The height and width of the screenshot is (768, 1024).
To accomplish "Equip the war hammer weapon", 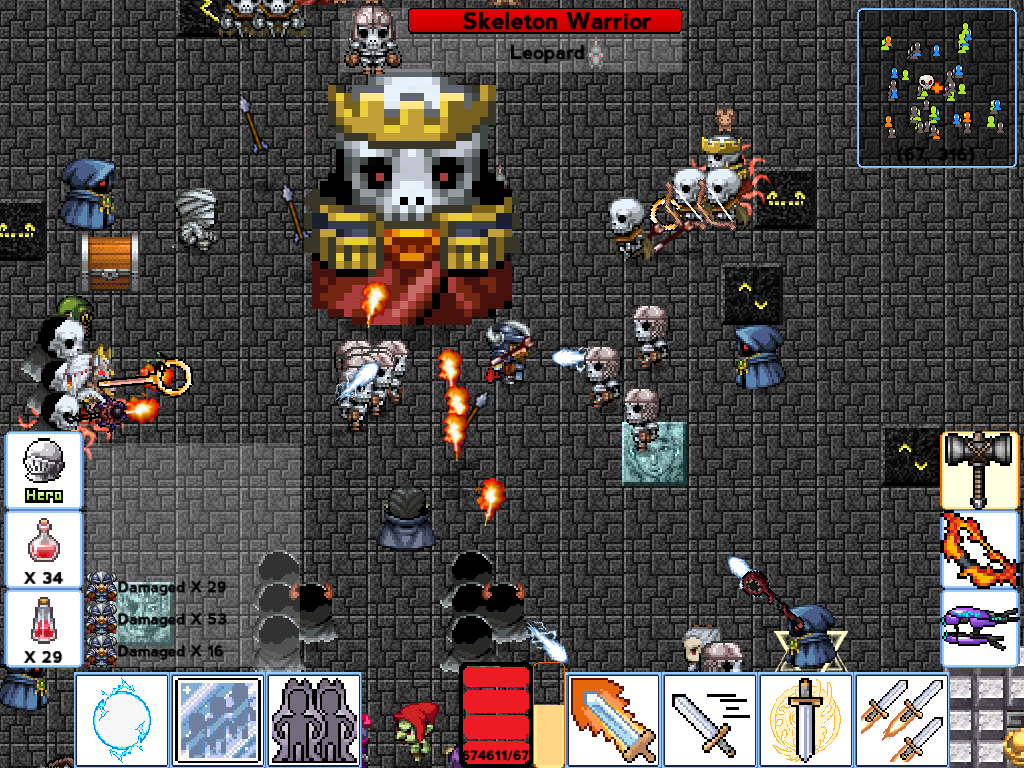I will [980, 470].
